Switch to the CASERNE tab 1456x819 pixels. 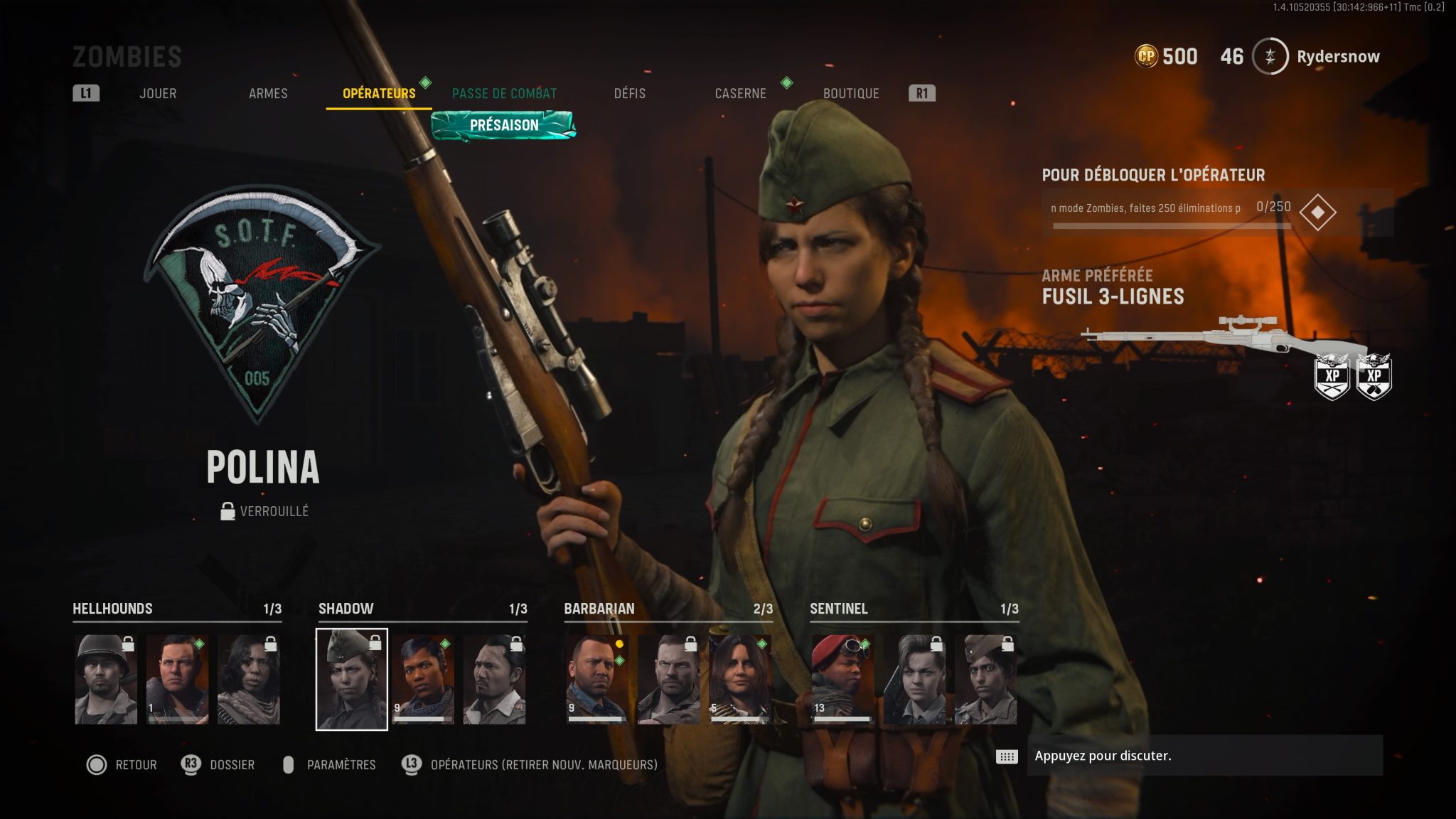(740, 93)
